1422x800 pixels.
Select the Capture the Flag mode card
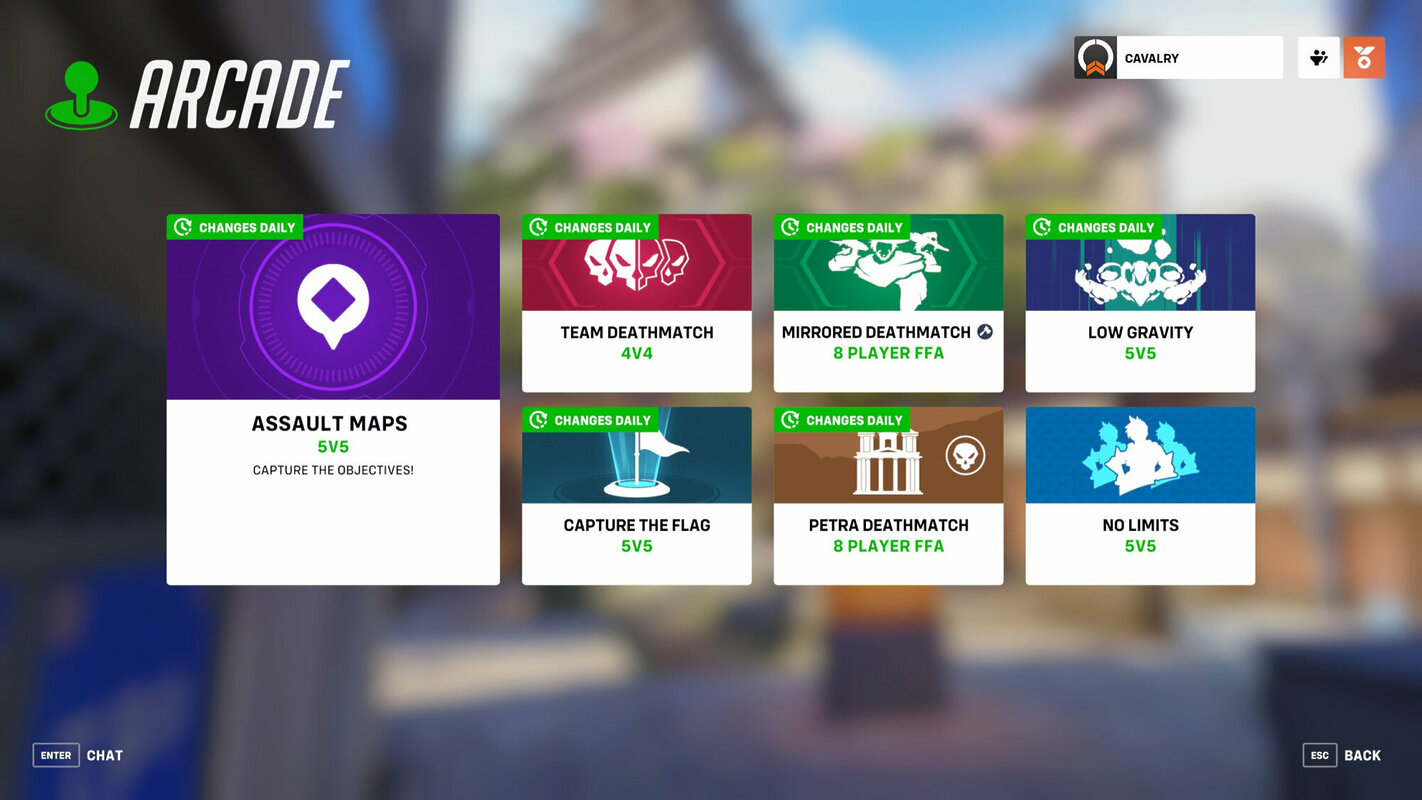(637, 495)
